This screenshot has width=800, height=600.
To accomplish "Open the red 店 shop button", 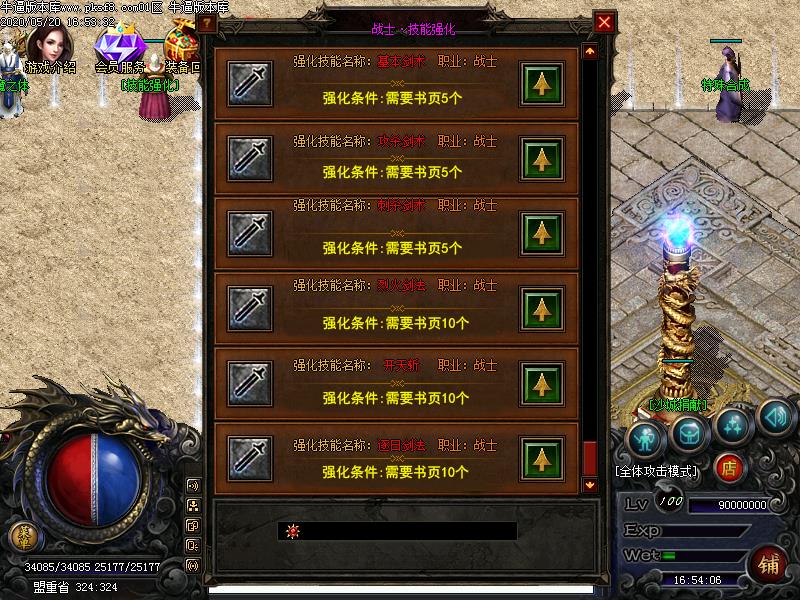I will tap(731, 466).
